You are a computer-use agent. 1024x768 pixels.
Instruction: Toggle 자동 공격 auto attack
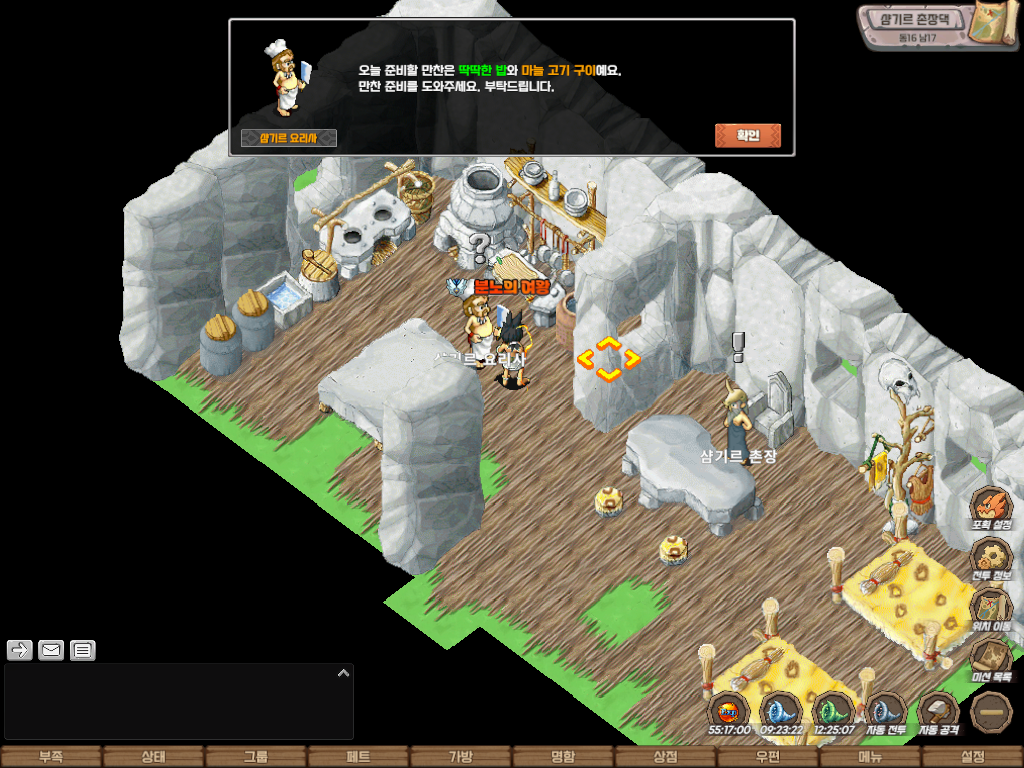[938, 712]
